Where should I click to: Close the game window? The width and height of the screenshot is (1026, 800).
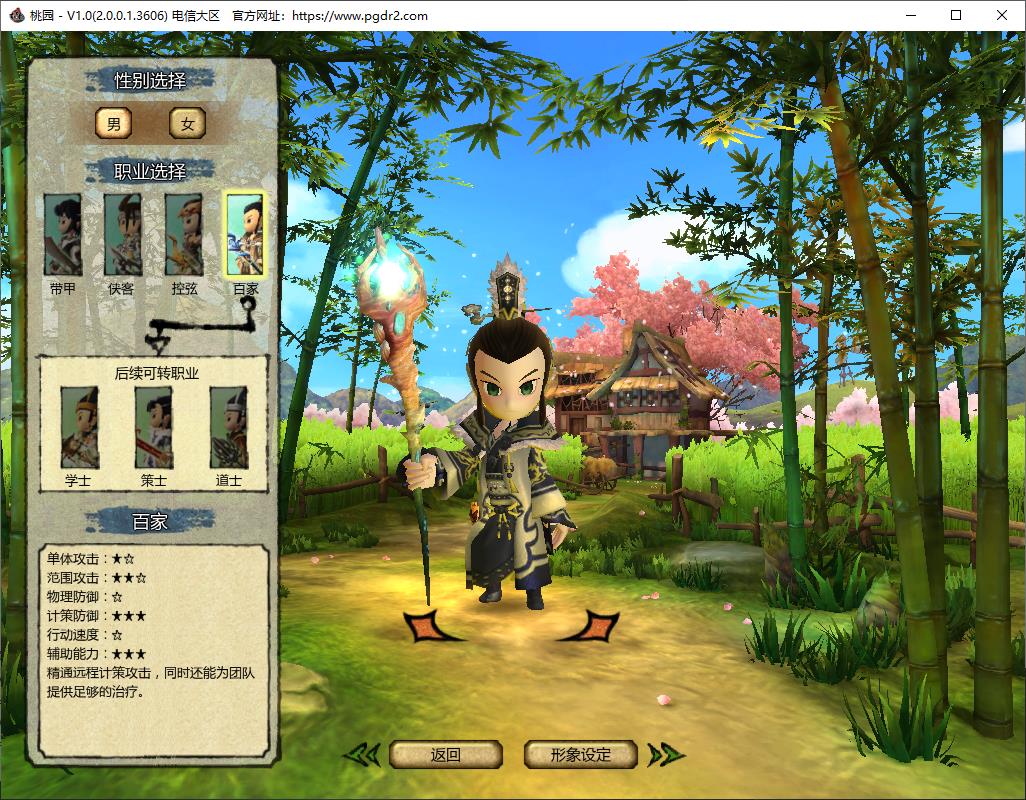(x=1002, y=15)
